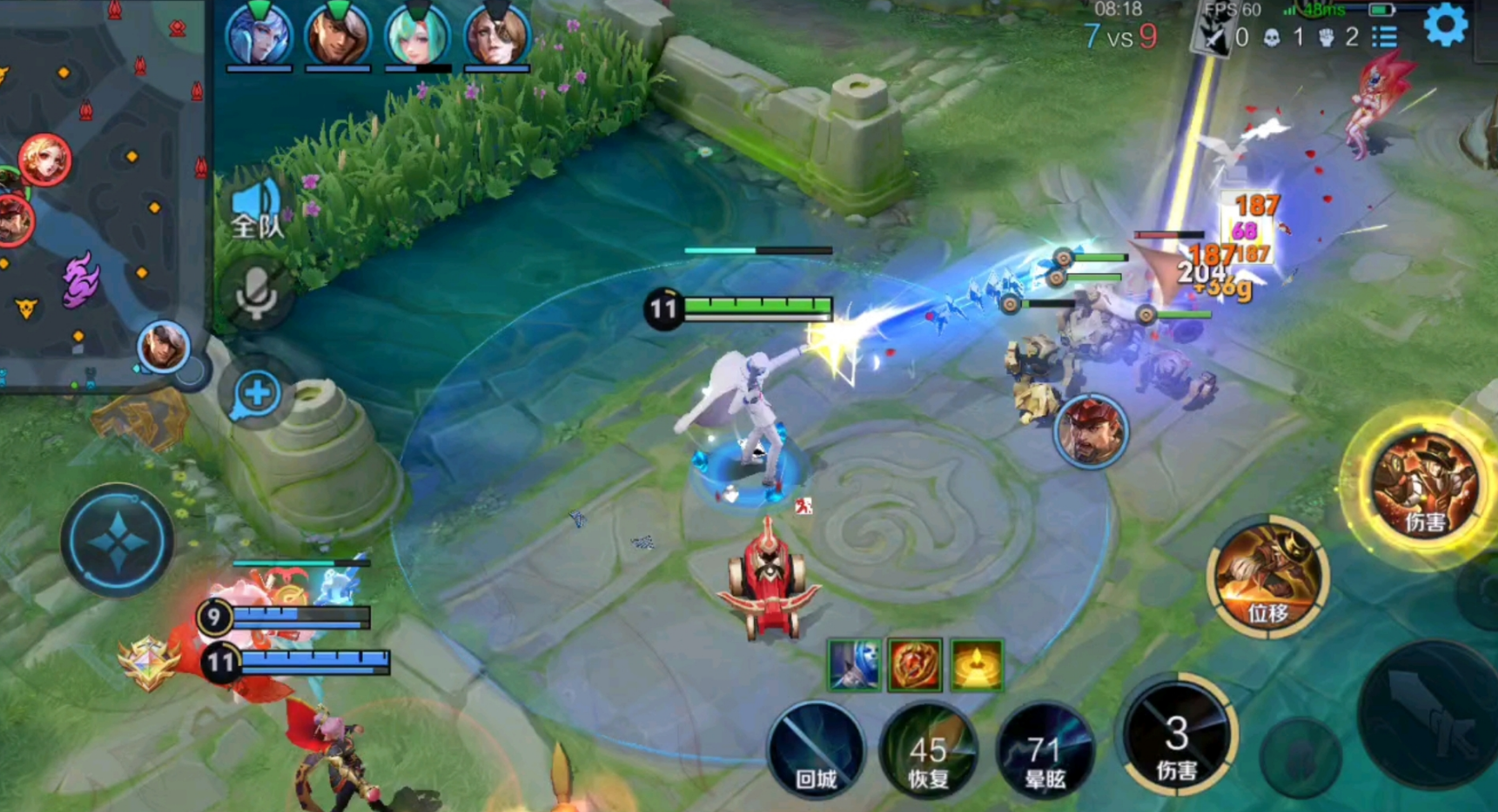Trigger the glowing 伤害 skill with golden ring
The height and width of the screenshot is (812, 1498).
pos(1424,484)
